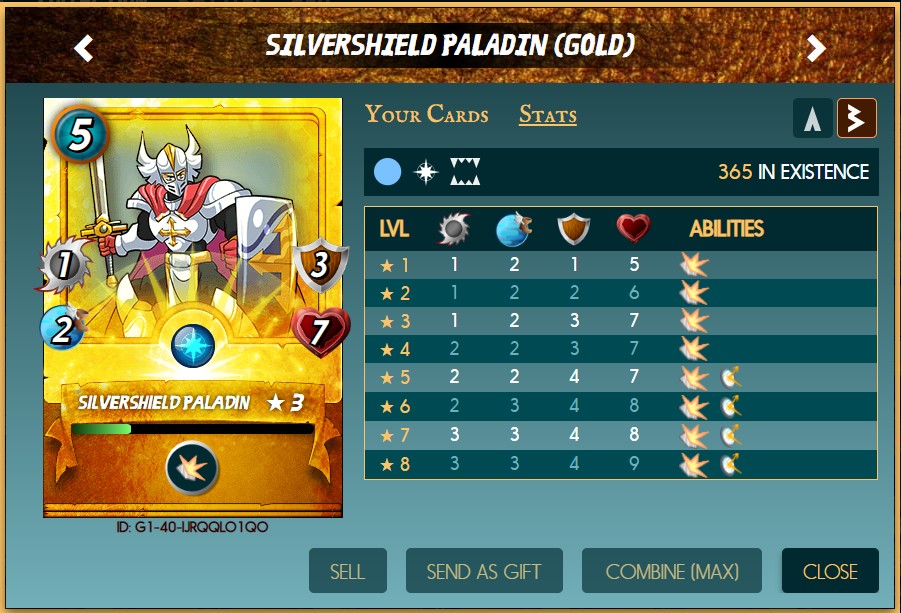901x613 pixels.
Task: Click the Sell button
Action: [347, 571]
